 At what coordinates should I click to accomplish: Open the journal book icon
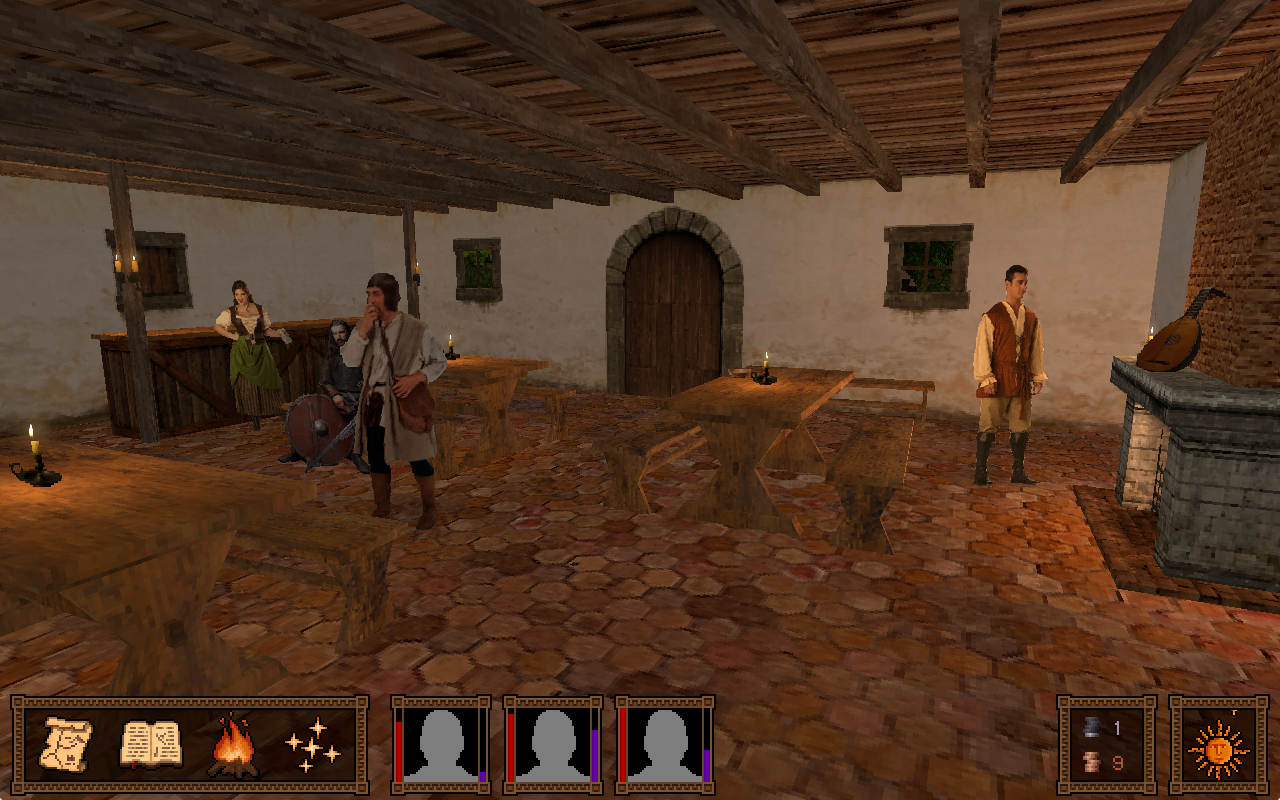pyautogui.click(x=150, y=745)
